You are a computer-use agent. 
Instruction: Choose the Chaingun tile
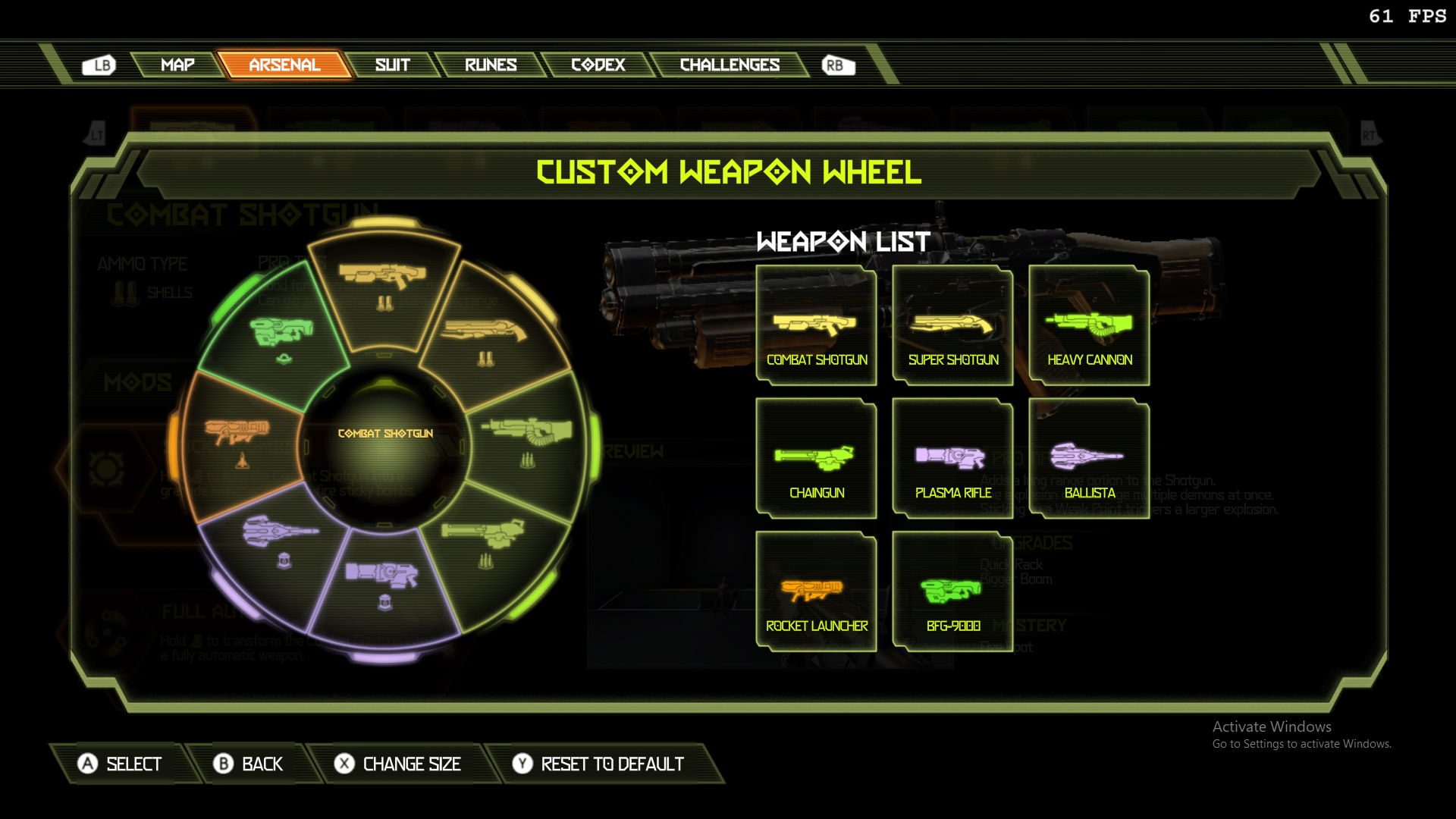[816, 459]
